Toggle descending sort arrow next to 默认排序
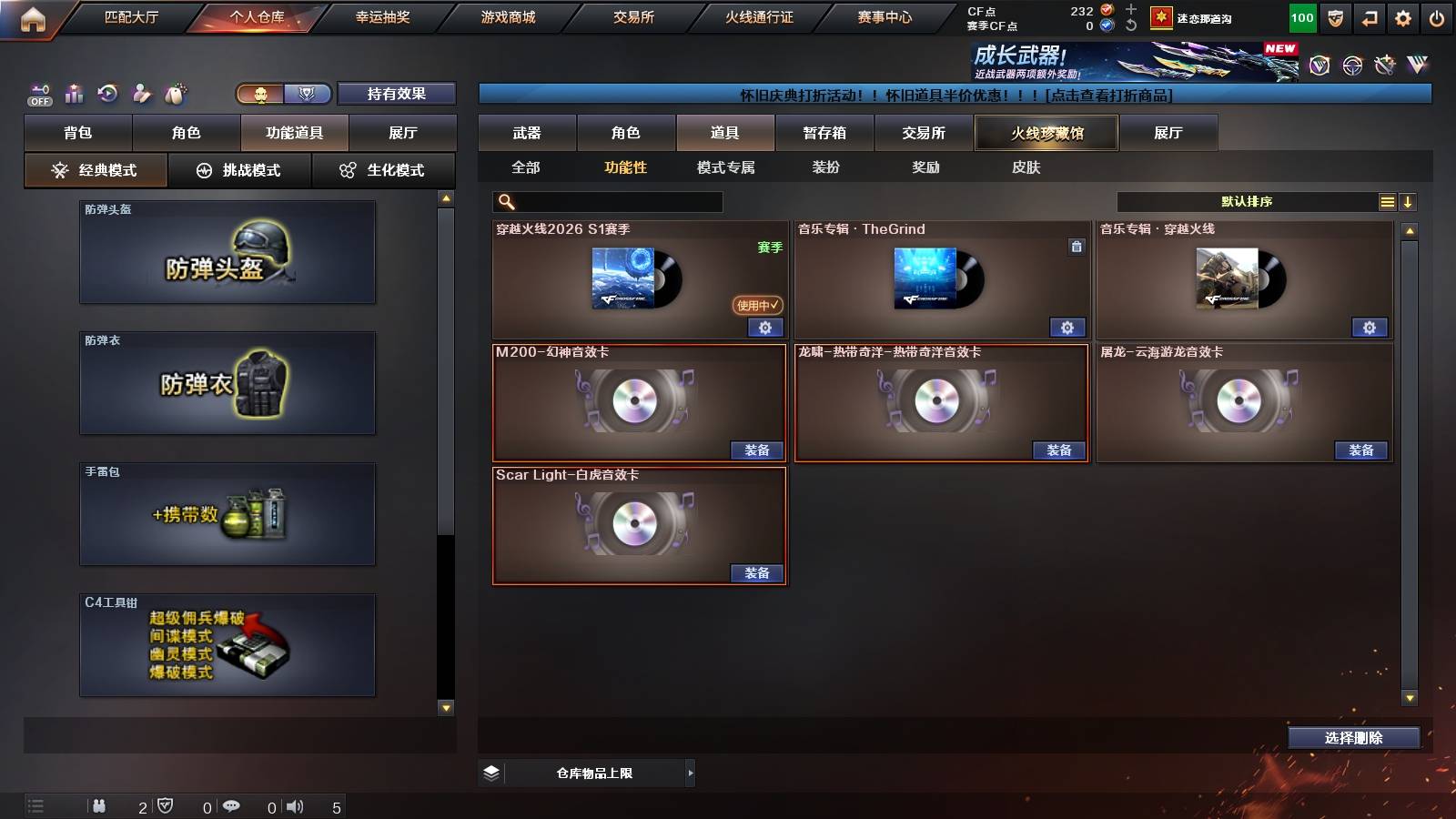 (x=1409, y=201)
